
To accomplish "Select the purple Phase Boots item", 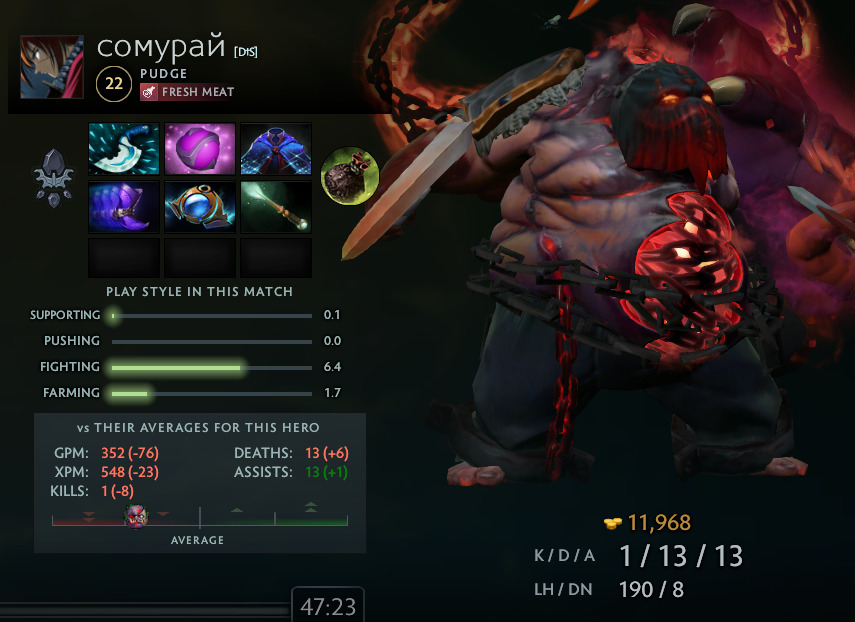I will pyautogui.click(x=124, y=207).
